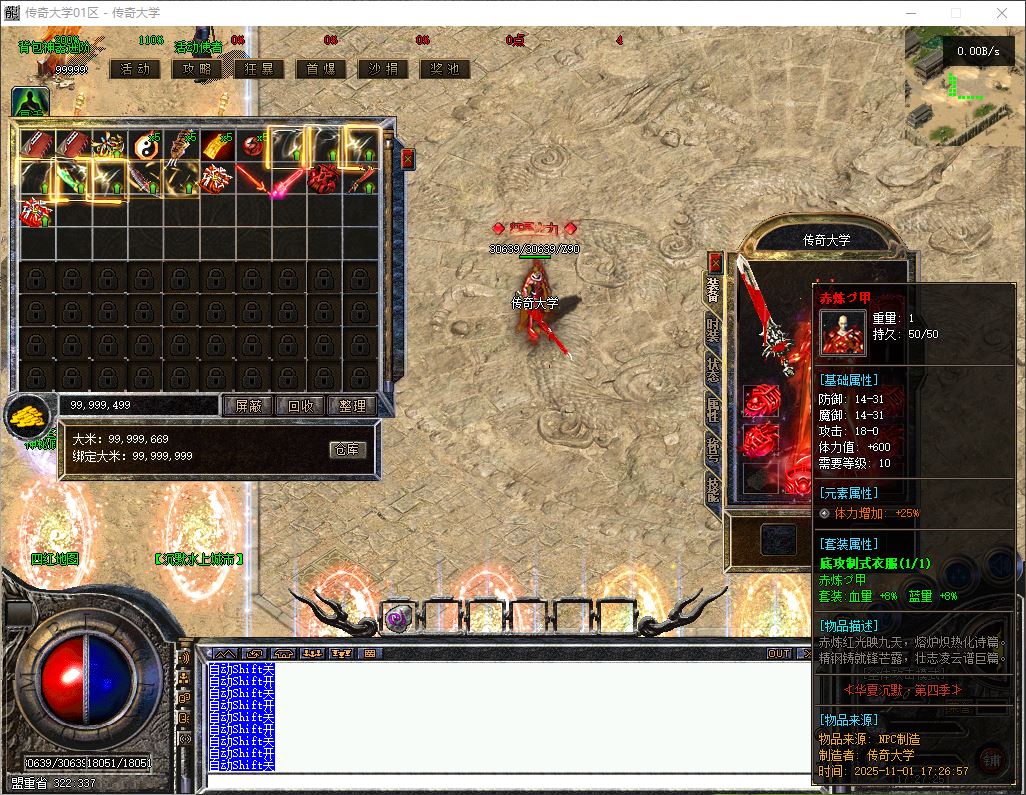Sort the bag with 整理
This screenshot has width=1026, height=795.
click(353, 406)
